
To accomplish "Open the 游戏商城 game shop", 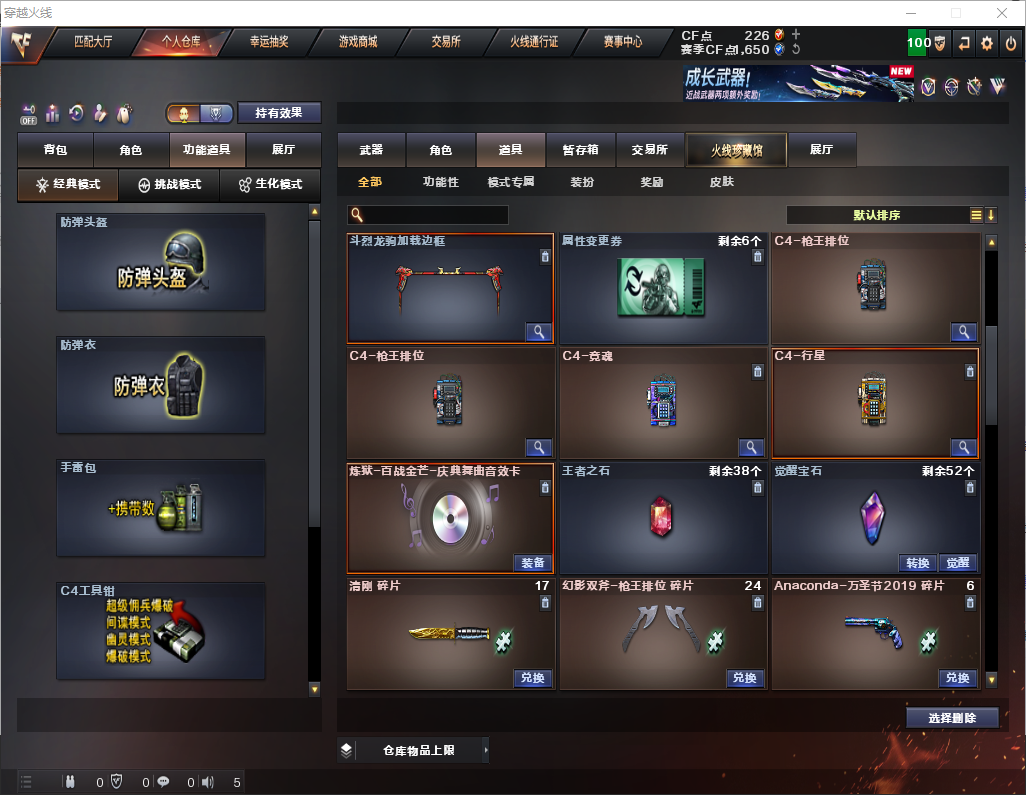I will [x=358, y=42].
